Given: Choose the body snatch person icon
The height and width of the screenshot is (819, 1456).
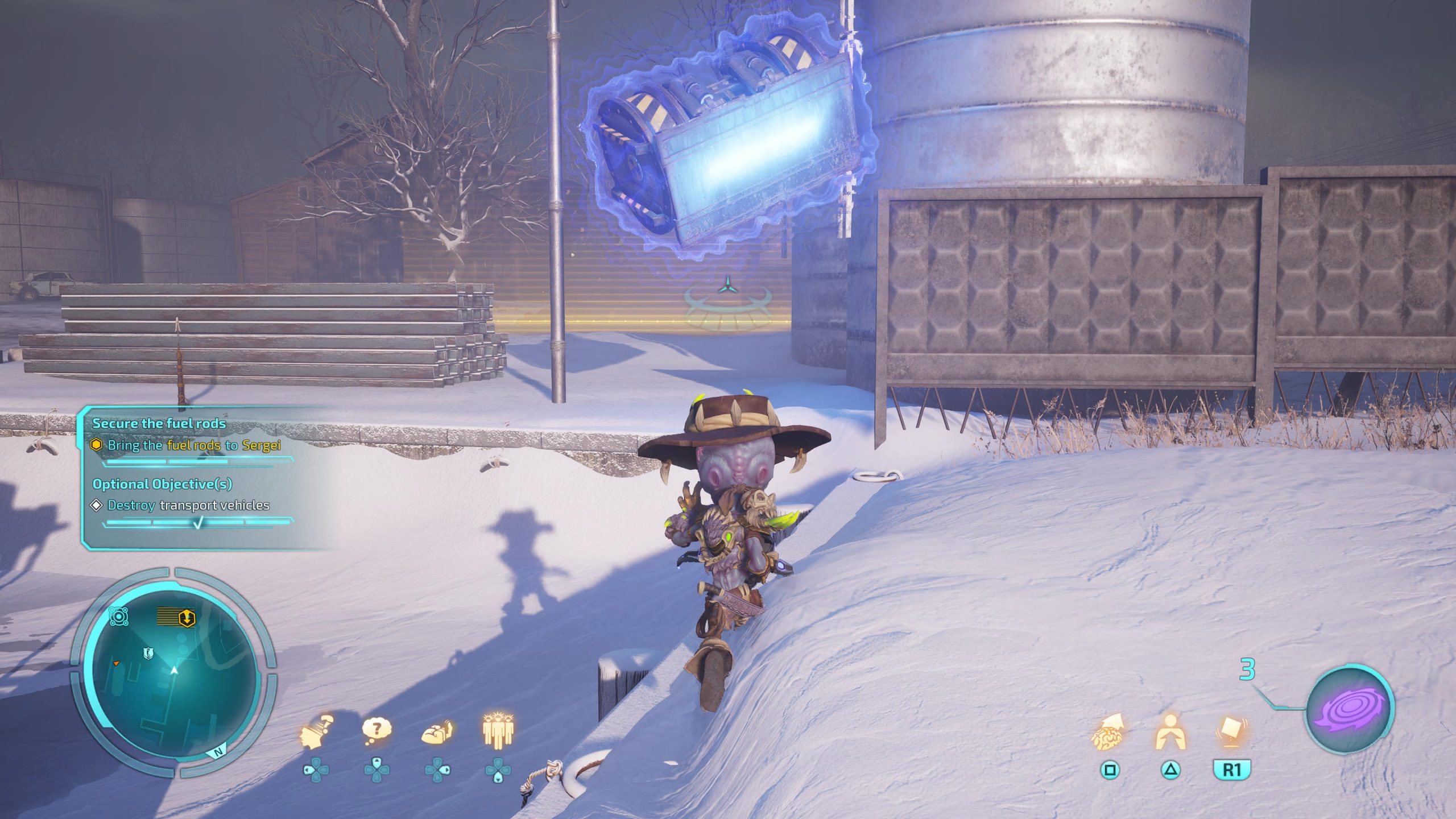Looking at the screenshot, I should pos(1170,733).
